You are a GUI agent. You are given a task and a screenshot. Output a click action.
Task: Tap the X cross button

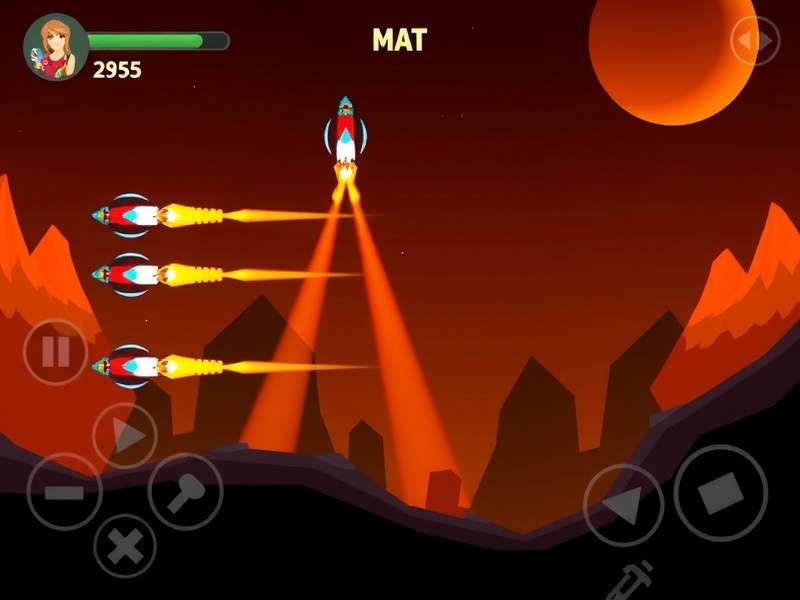[125, 545]
